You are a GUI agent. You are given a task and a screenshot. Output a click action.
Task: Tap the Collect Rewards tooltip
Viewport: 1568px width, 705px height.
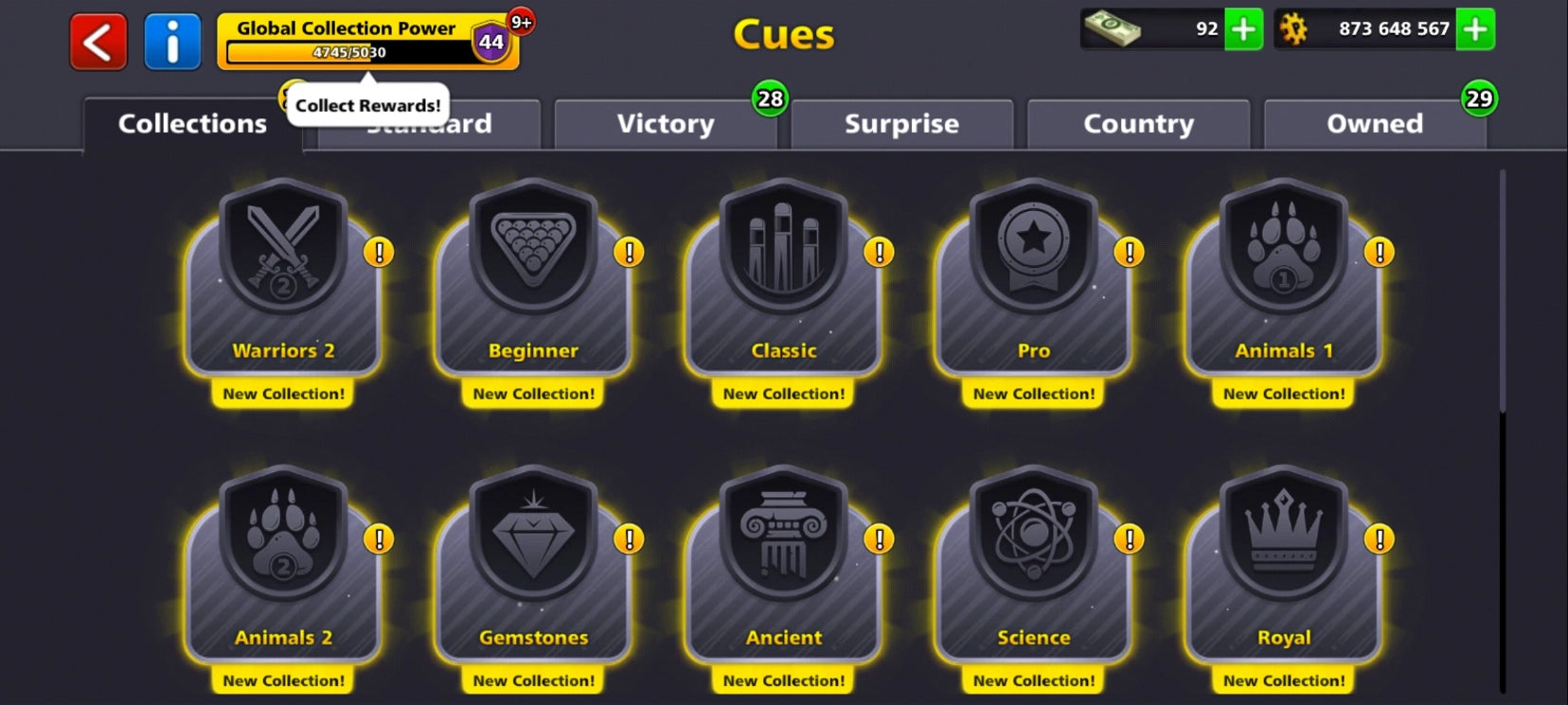(366, 105)
